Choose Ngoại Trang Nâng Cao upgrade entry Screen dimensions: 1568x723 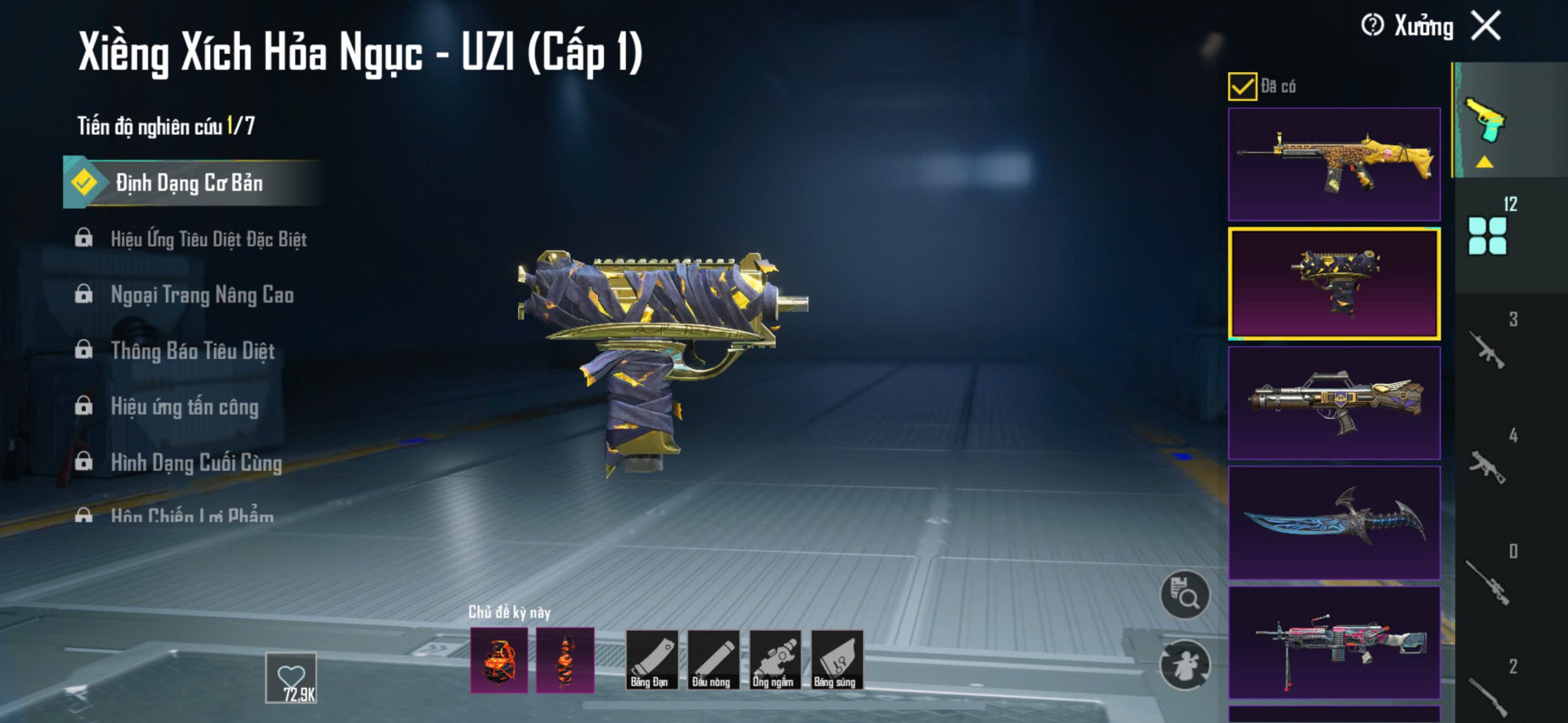tap(202, 295)
